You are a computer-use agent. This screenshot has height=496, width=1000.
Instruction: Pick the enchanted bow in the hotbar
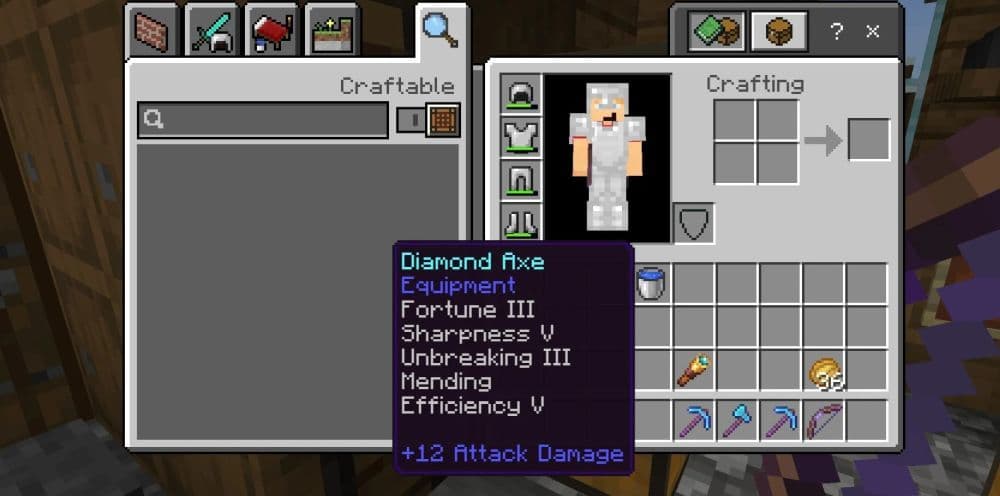click(825, 420)
